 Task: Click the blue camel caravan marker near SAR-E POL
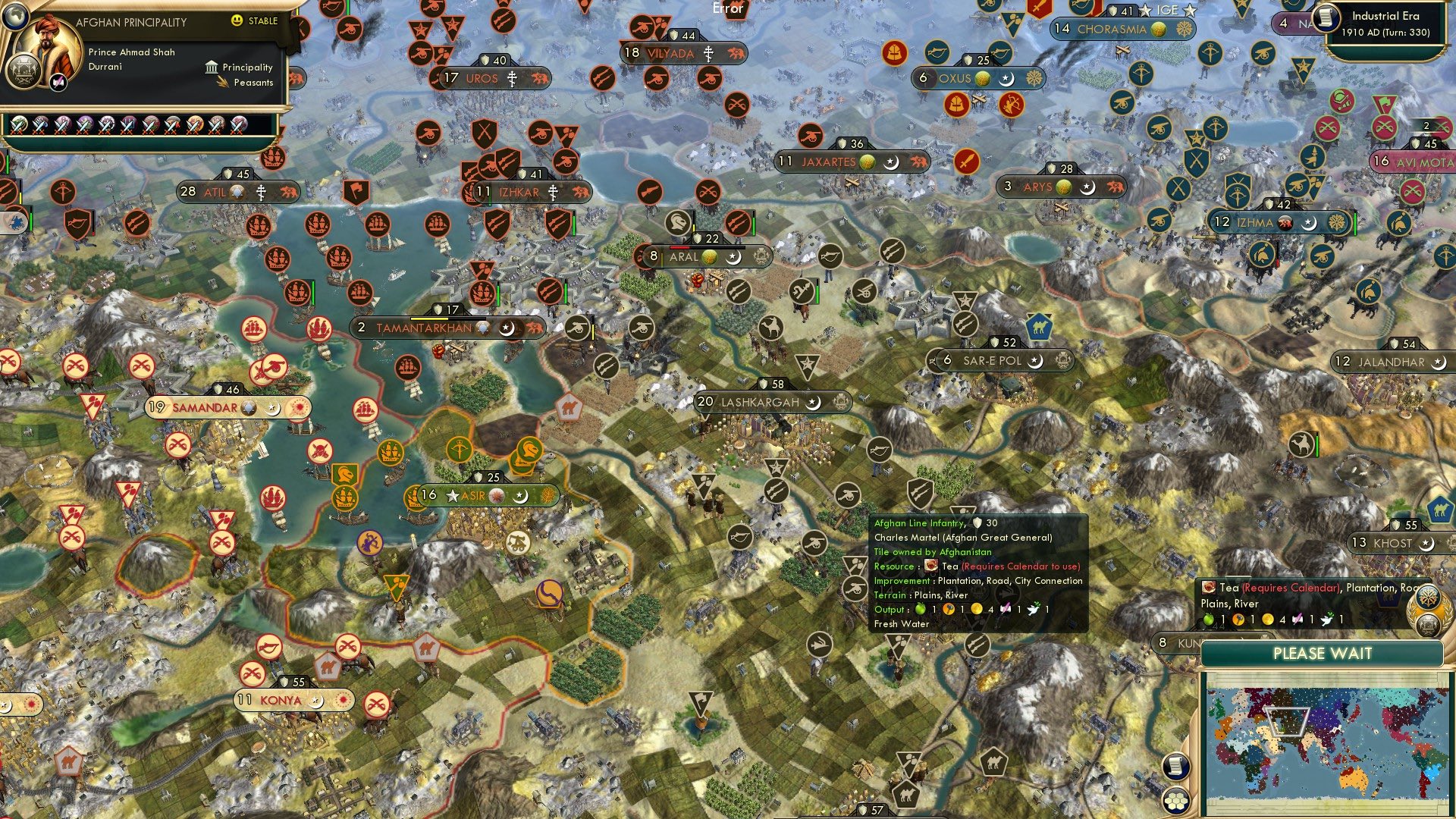point(1039,328)
